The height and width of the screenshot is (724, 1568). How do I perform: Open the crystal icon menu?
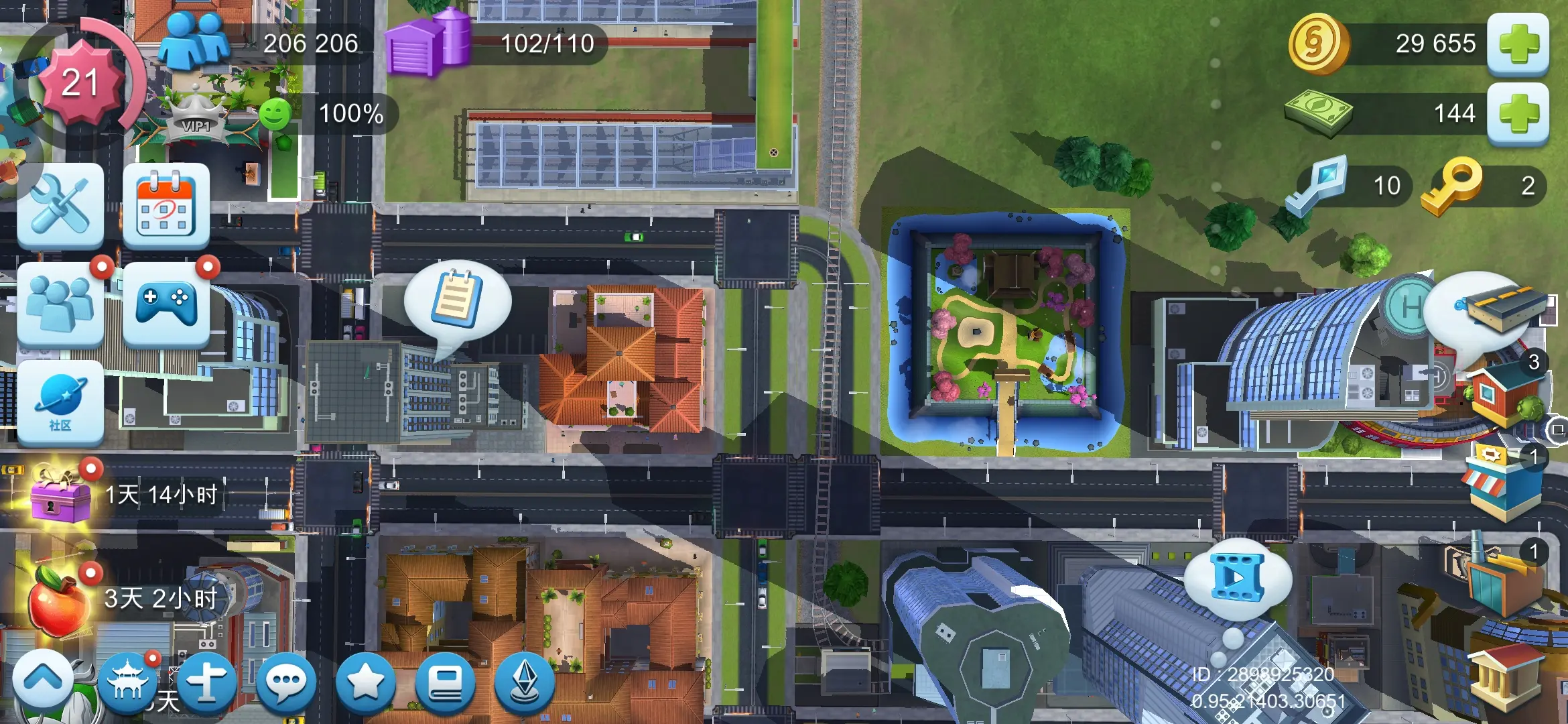(525, 682)
